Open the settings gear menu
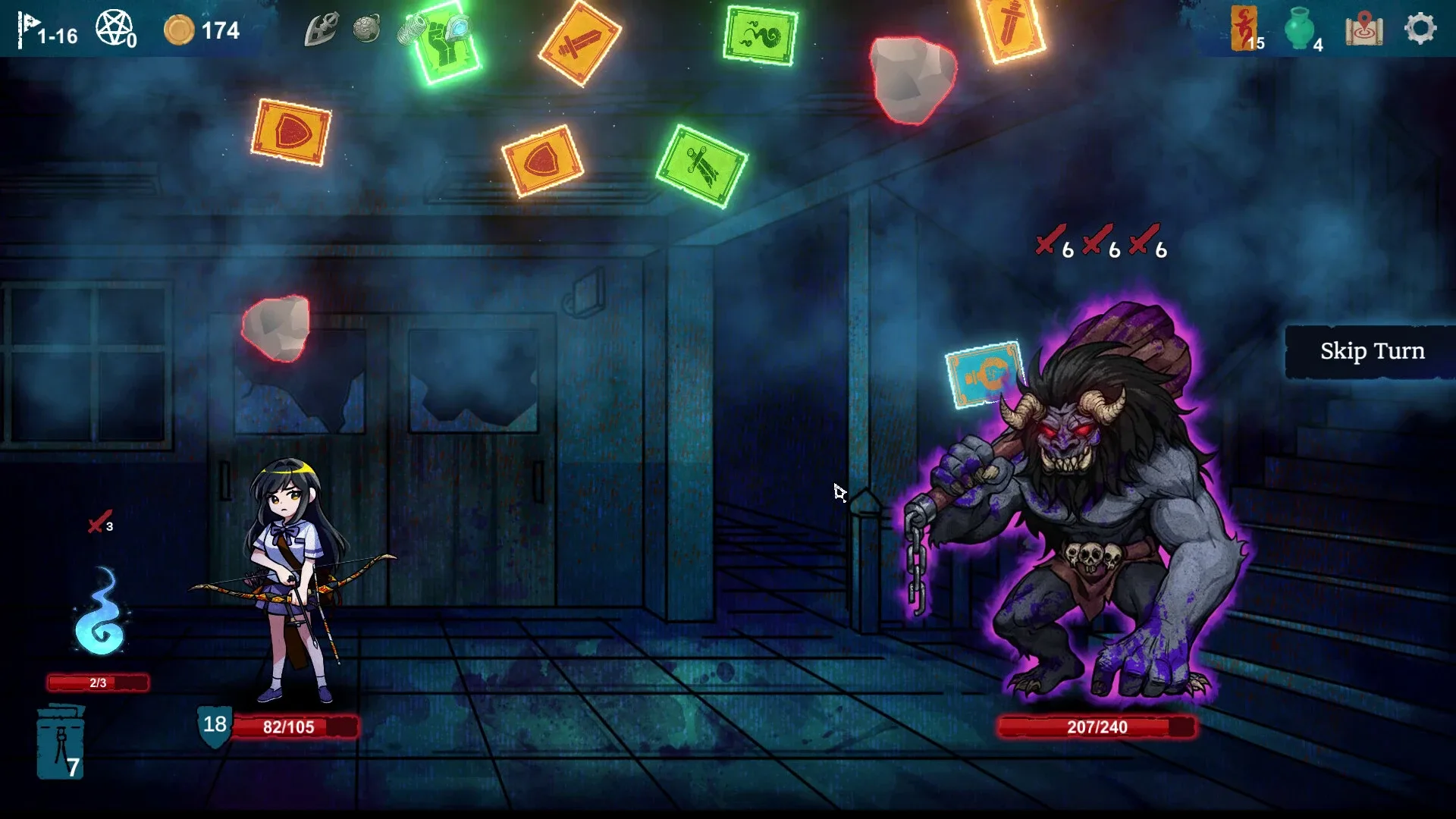The image size is (1456, 819). click(1420, 30)
